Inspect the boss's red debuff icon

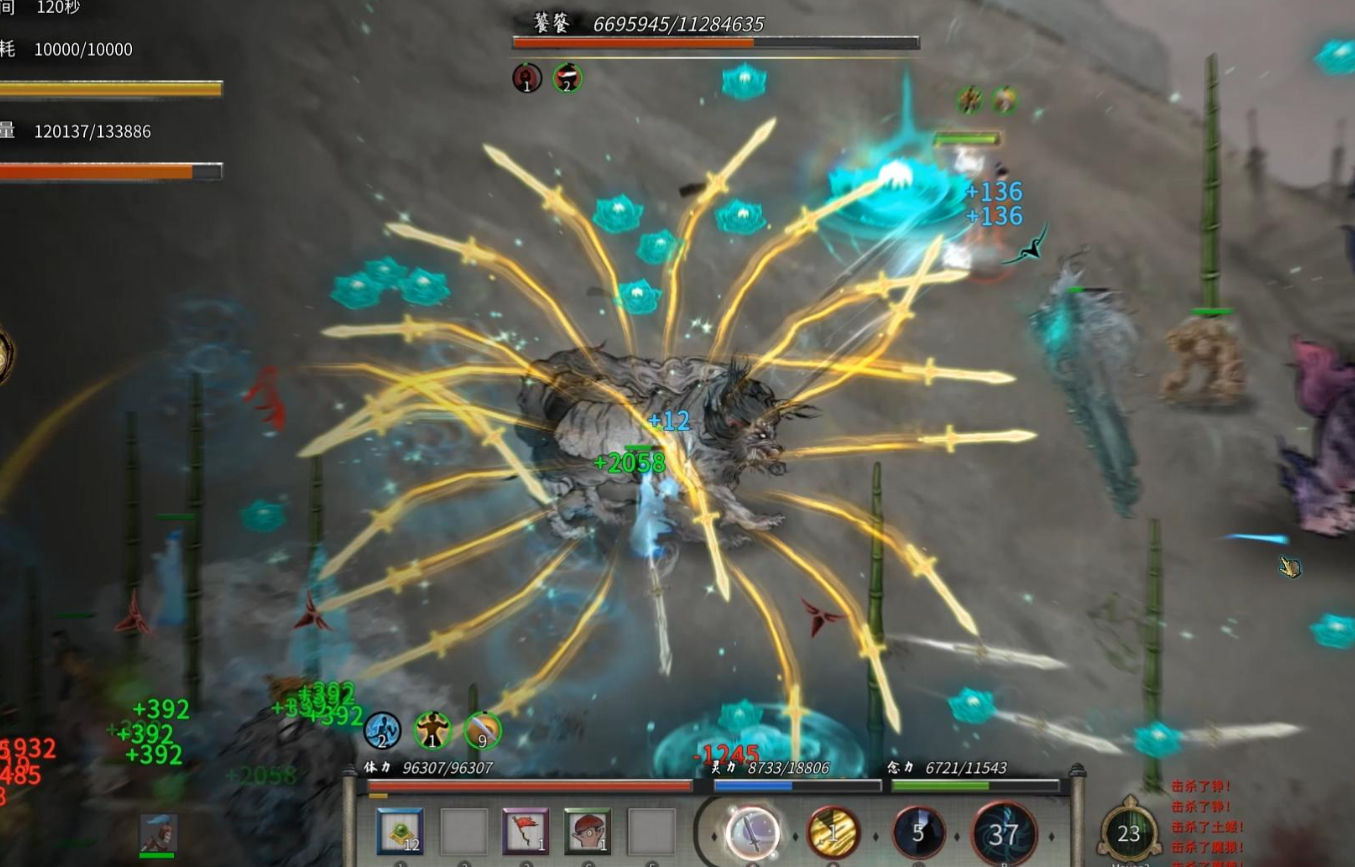pos(527,78)
